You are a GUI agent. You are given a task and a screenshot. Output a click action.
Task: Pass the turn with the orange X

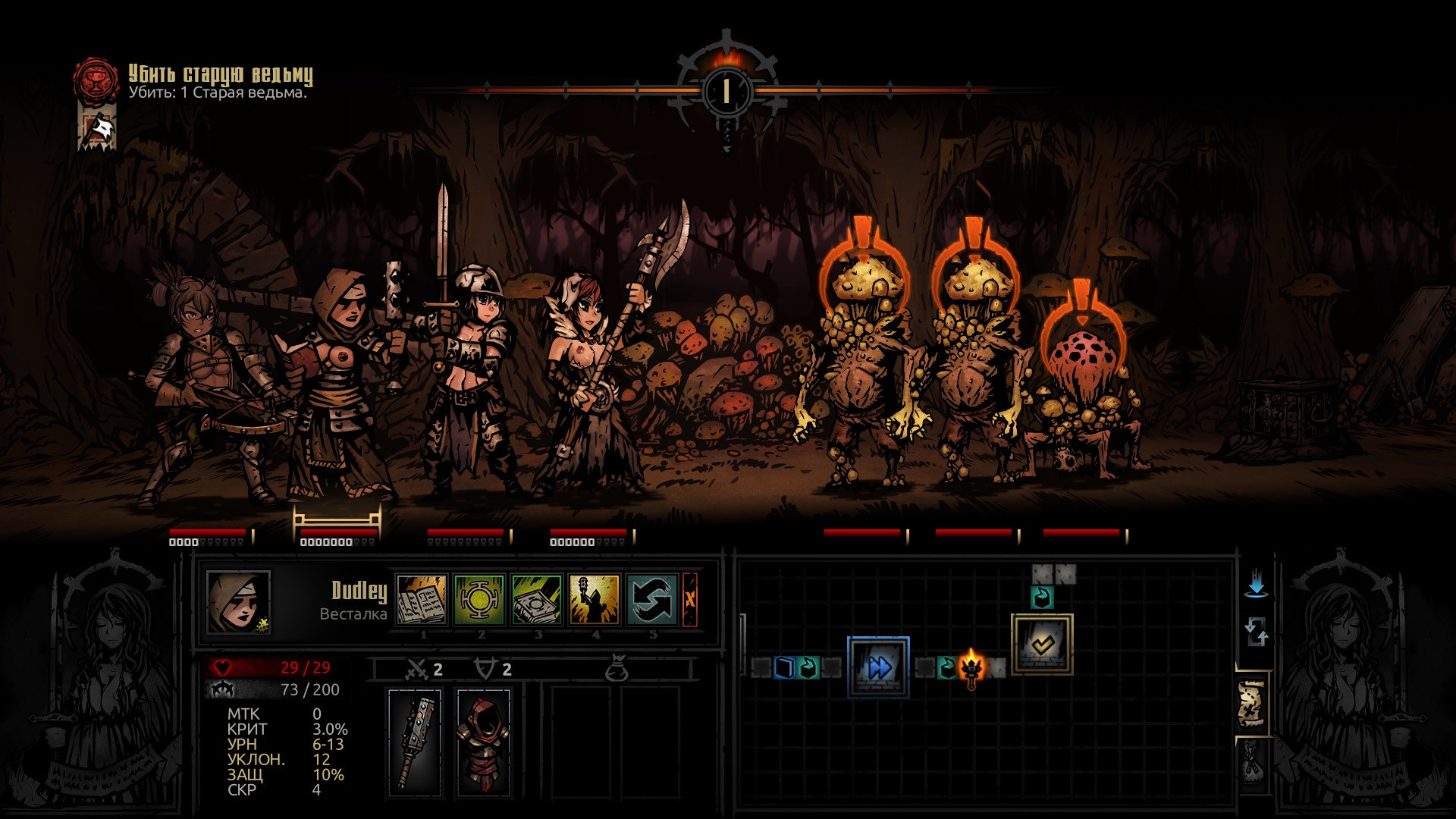click(690, 599)
